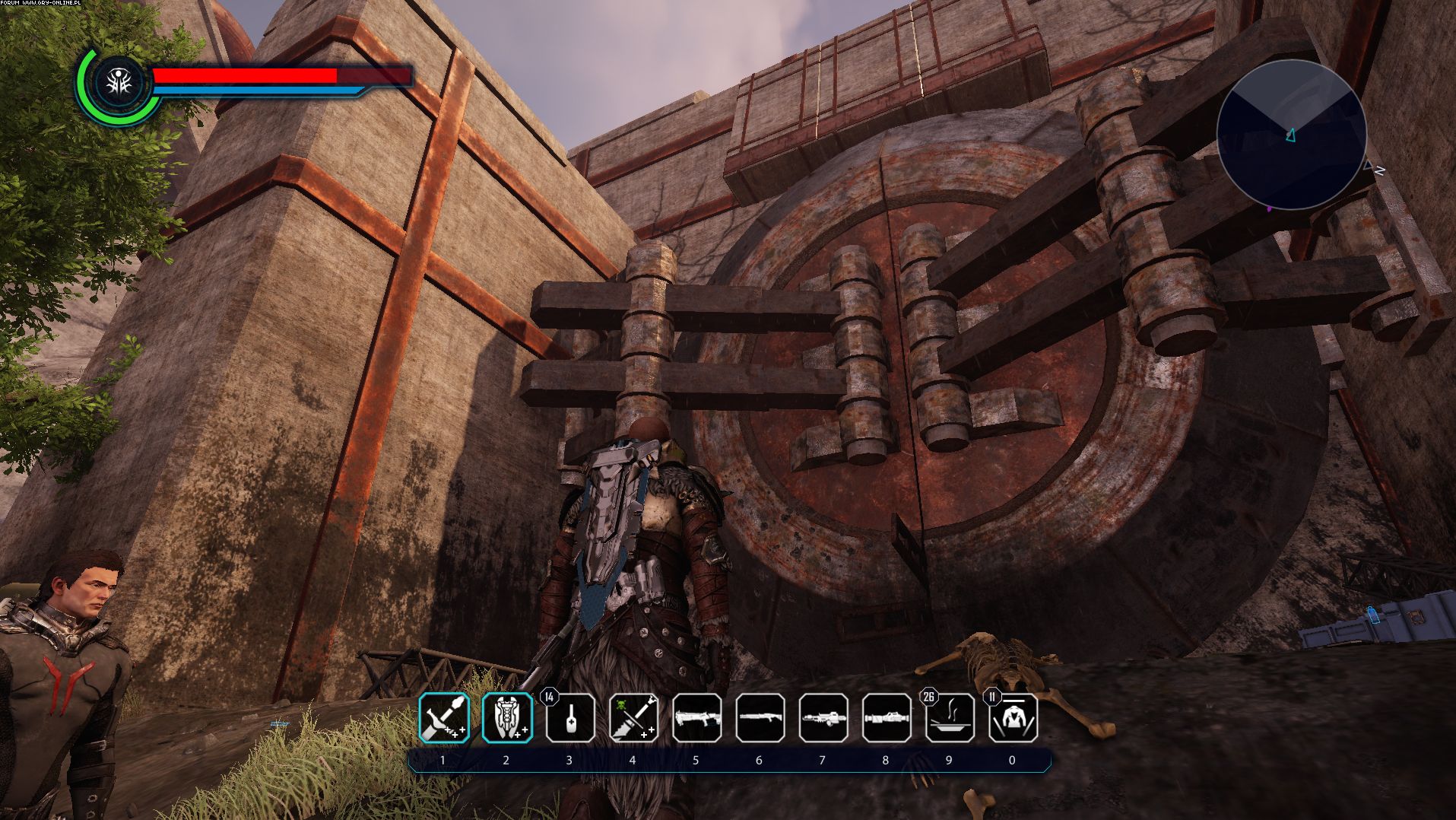Select the poisoned serrated blade slot

click(633, 718)
